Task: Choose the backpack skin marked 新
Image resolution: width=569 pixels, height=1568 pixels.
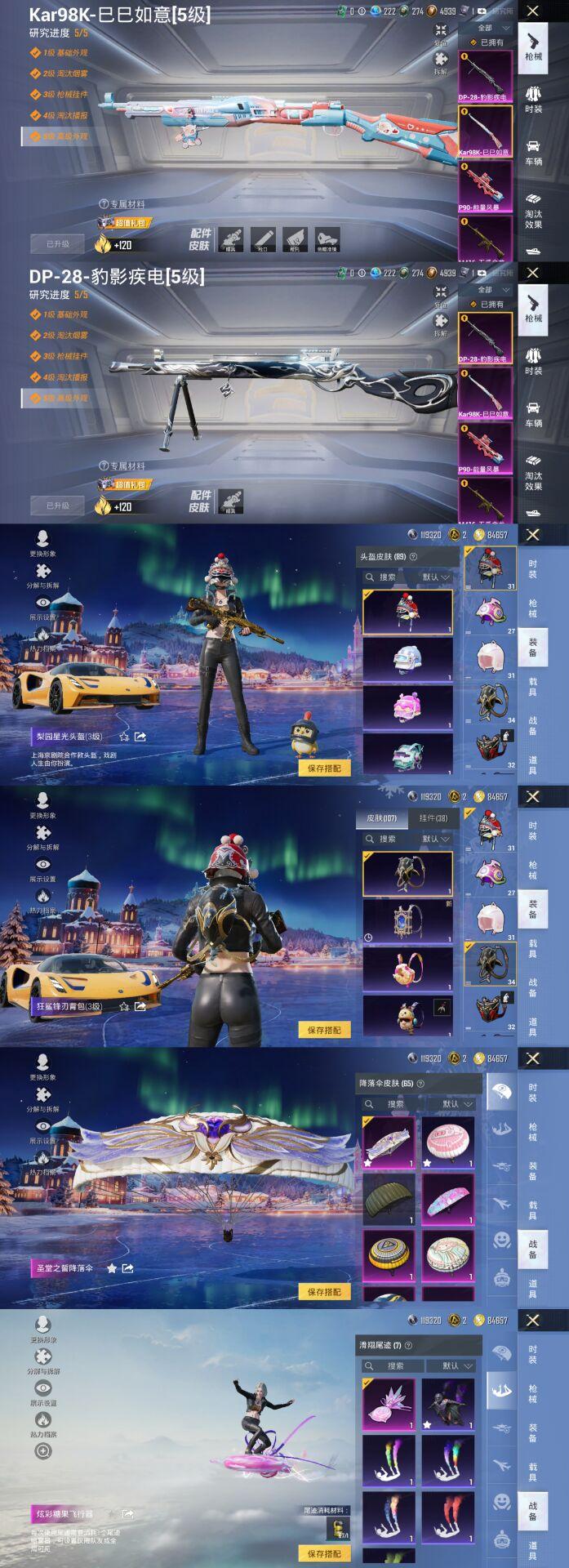Action: pyautogui.click(x=407, y=922)
